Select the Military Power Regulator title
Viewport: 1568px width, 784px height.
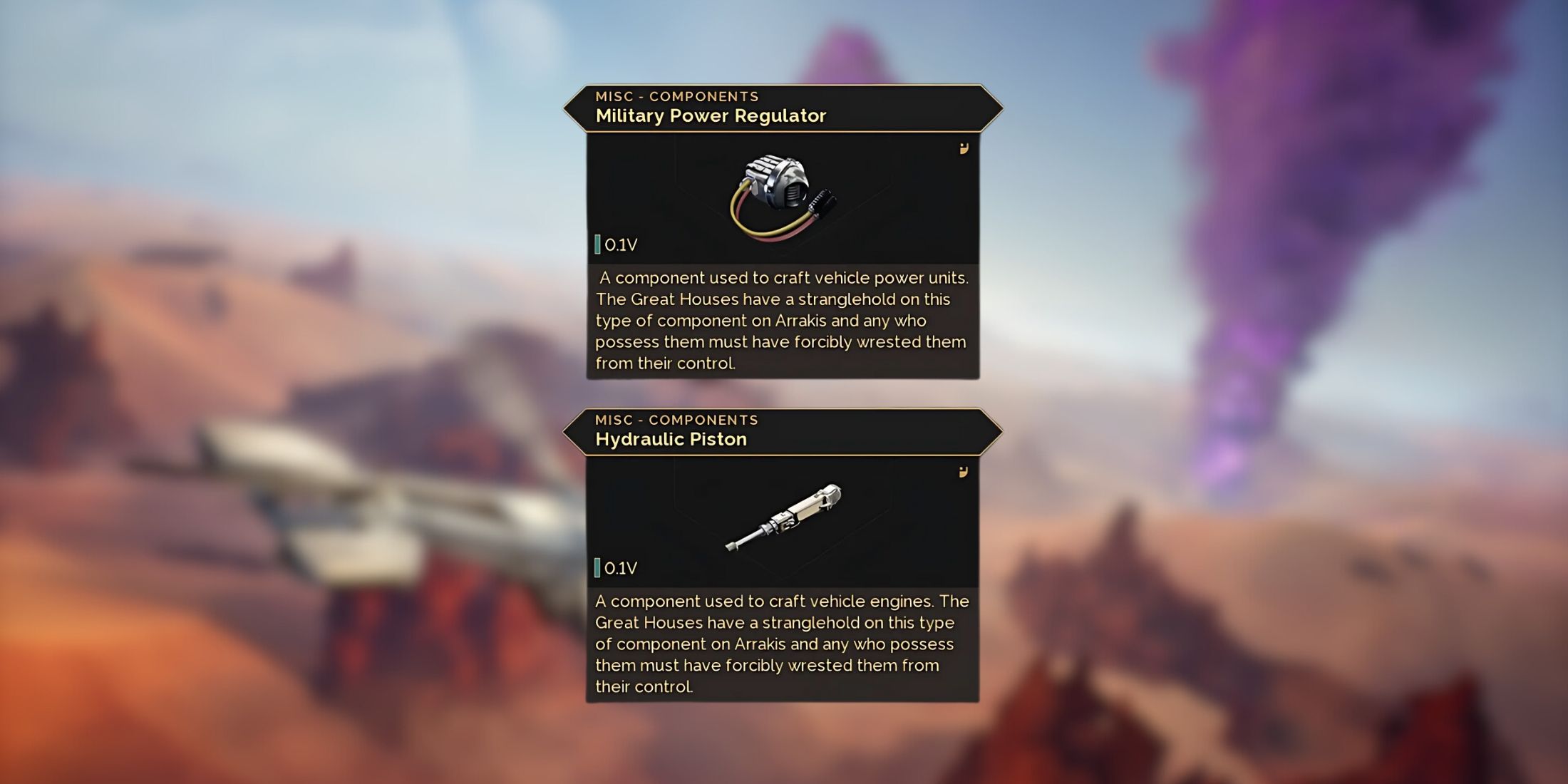tap(710, 115)
